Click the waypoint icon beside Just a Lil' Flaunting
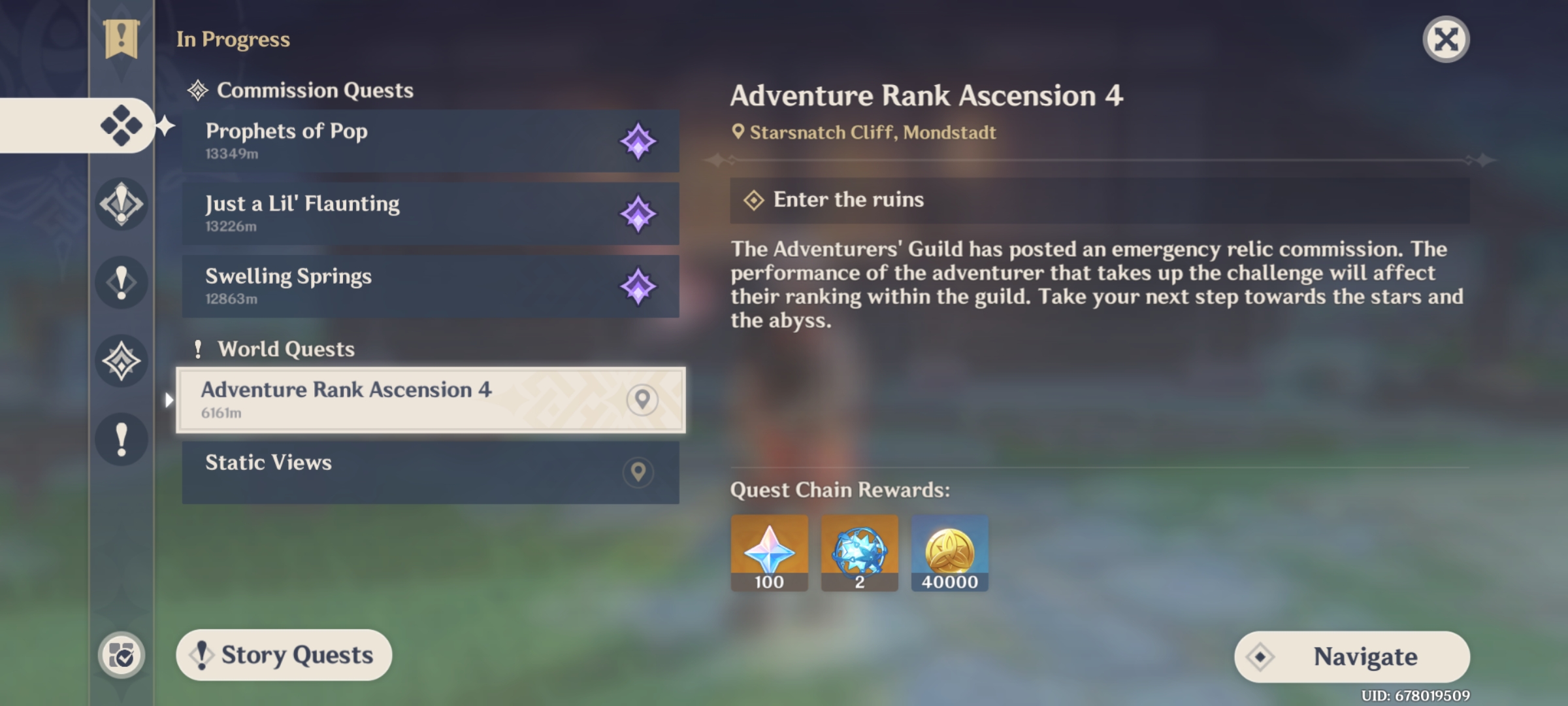 click(x=638, y=214)
